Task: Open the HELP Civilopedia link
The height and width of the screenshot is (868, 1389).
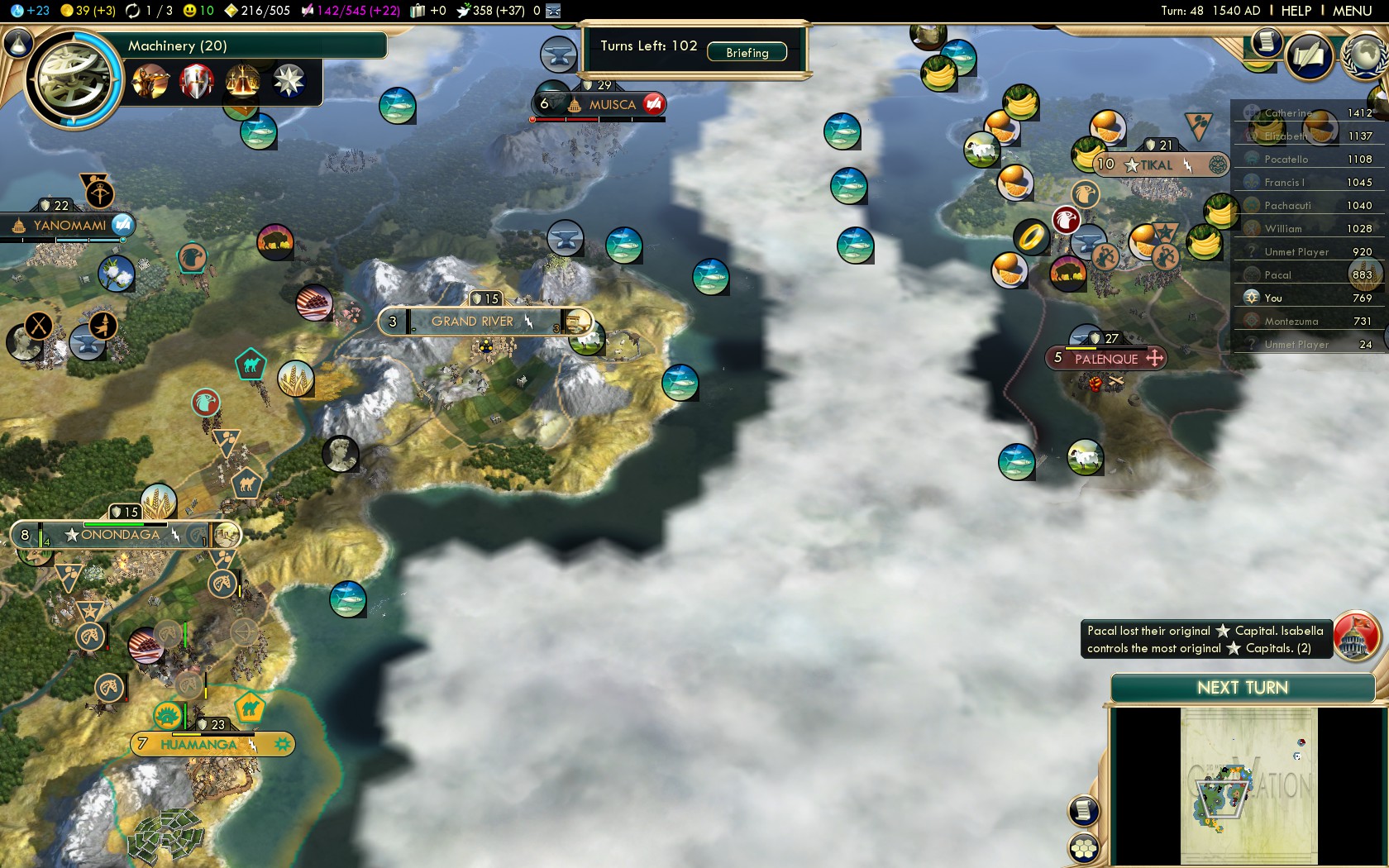Action: pyautogui.click(x=1296, y=11)
